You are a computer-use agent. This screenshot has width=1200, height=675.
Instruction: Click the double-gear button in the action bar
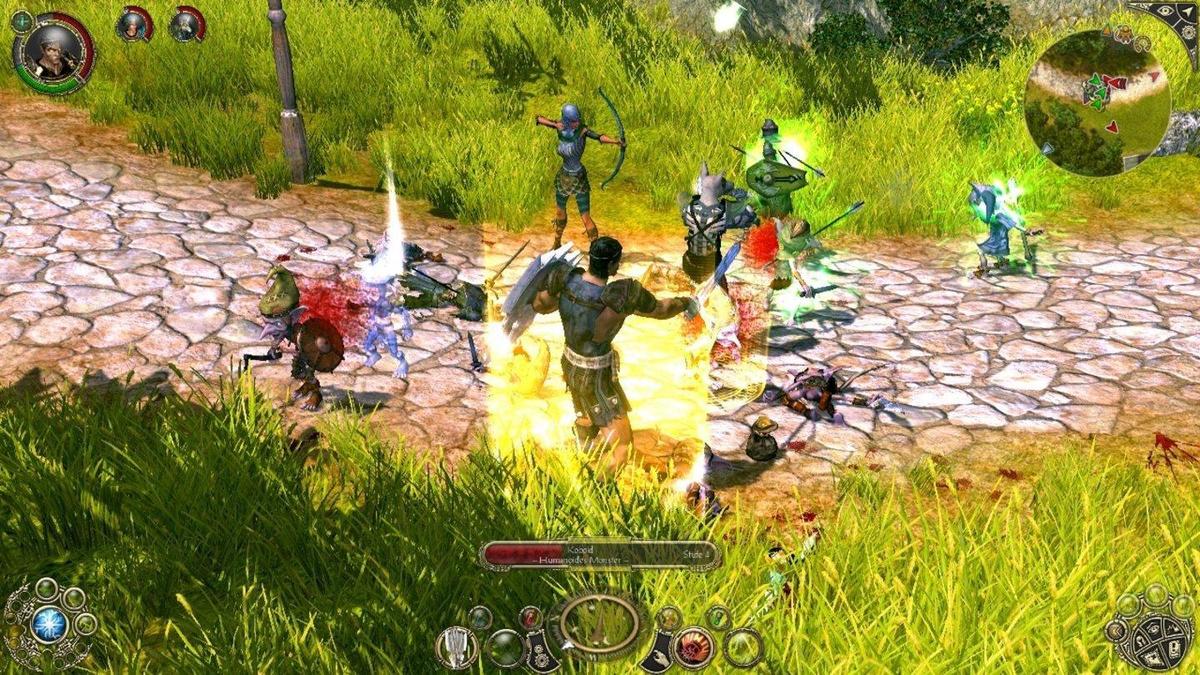(542, 651)
